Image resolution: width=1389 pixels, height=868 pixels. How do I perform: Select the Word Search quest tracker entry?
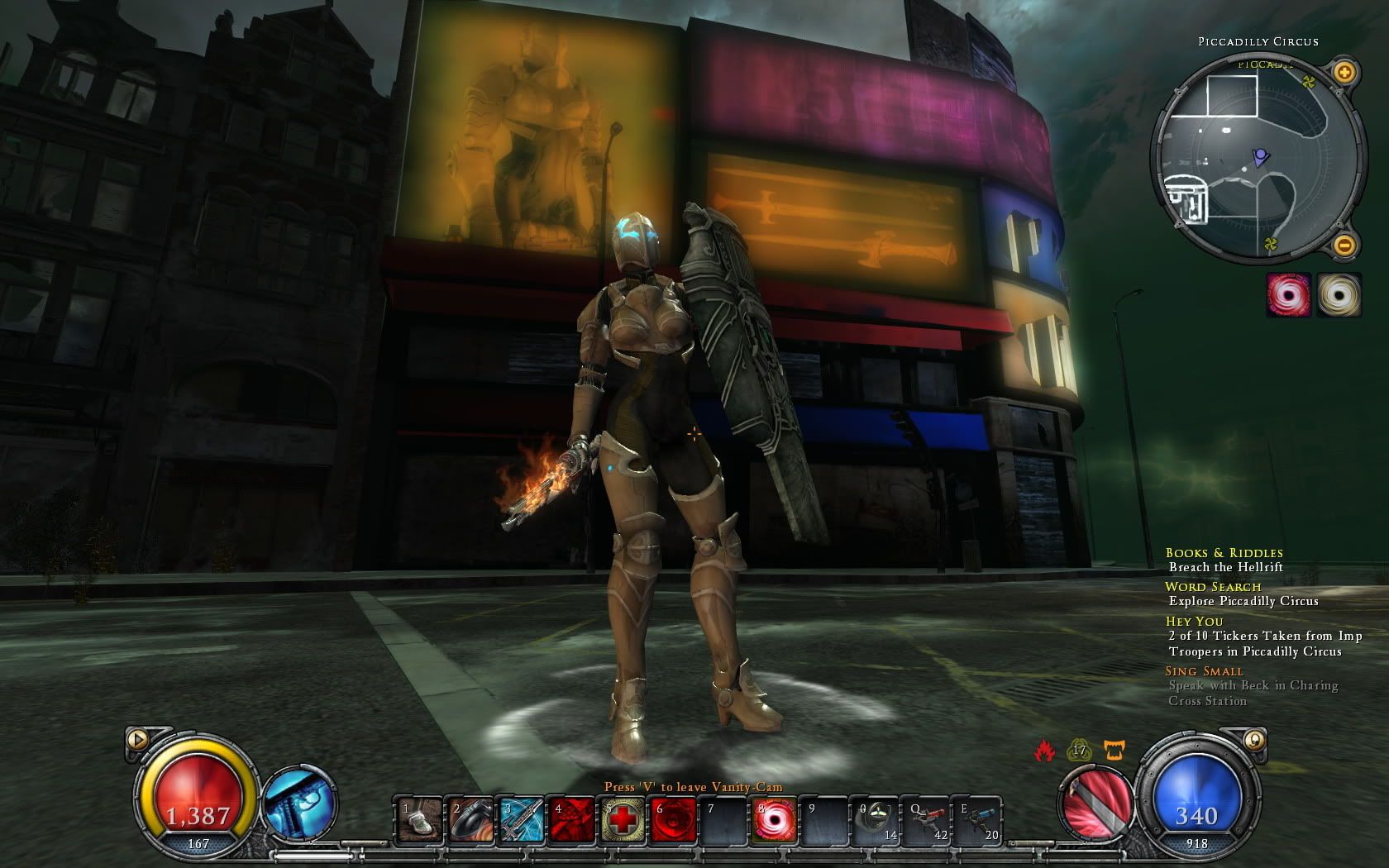coord(1213,587)
